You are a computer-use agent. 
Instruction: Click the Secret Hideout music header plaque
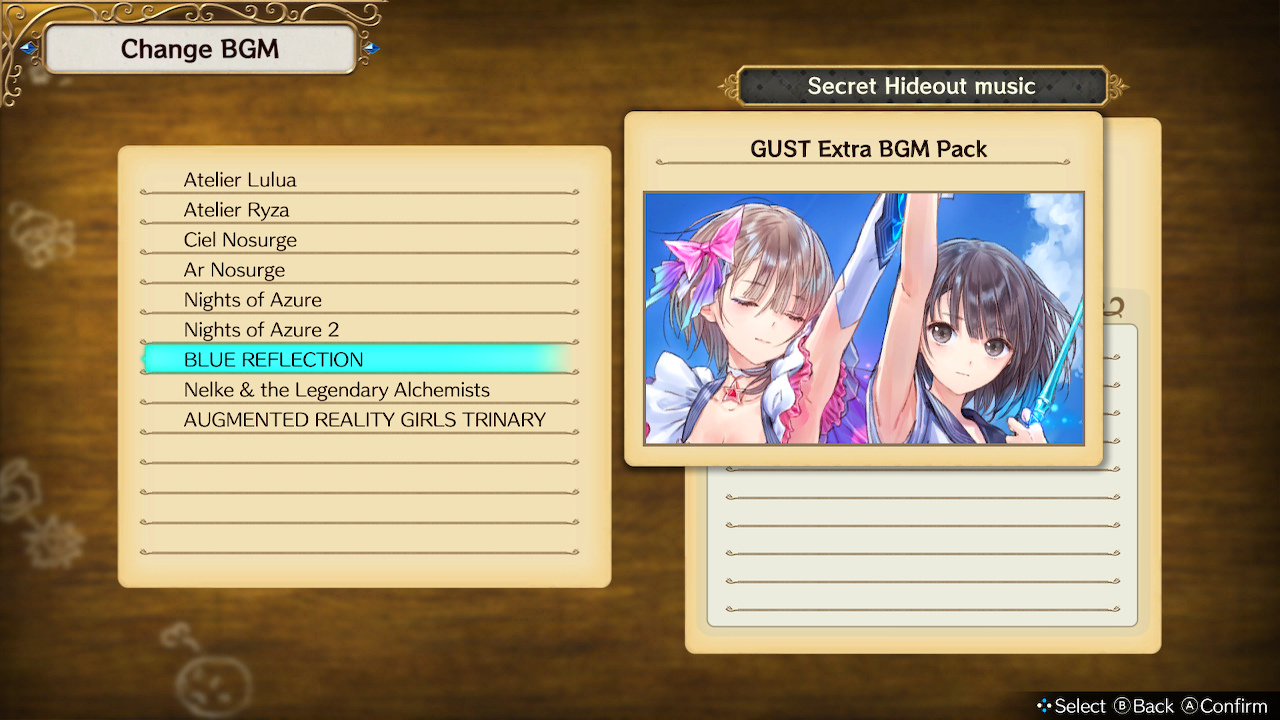pos(922,86)
